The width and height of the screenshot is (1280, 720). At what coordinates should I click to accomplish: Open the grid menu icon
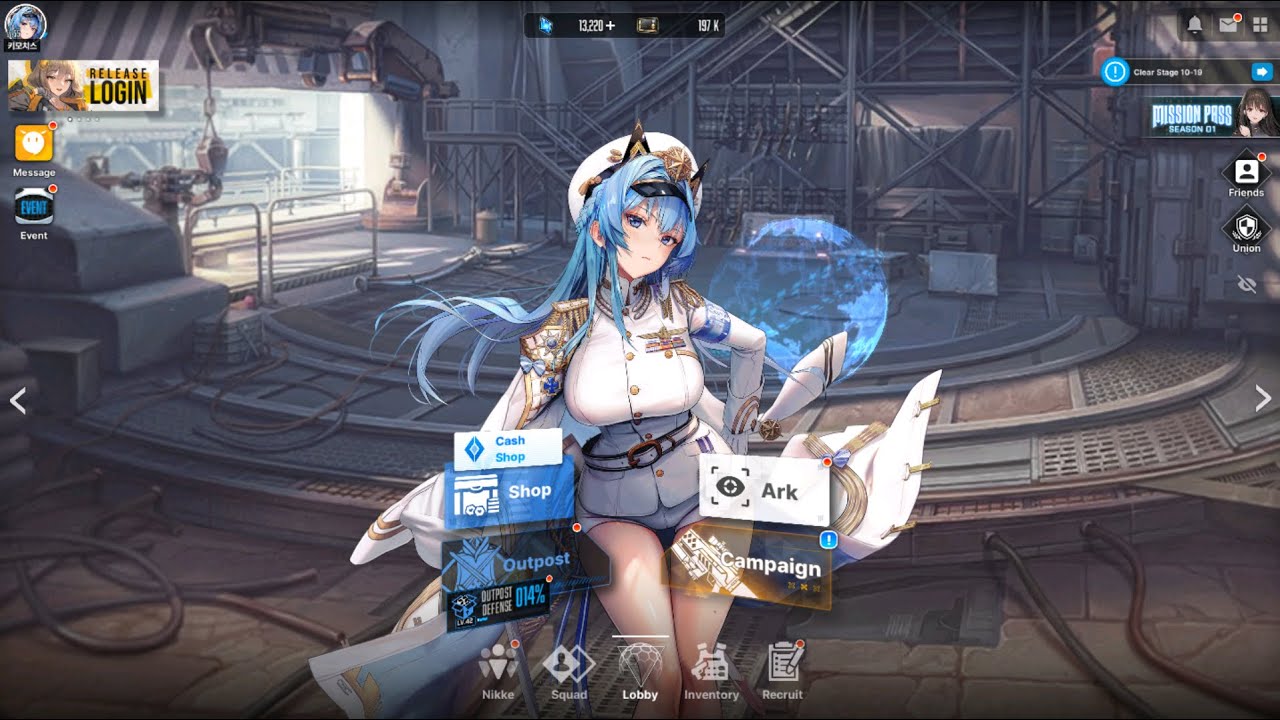[x=1260, y=26]
